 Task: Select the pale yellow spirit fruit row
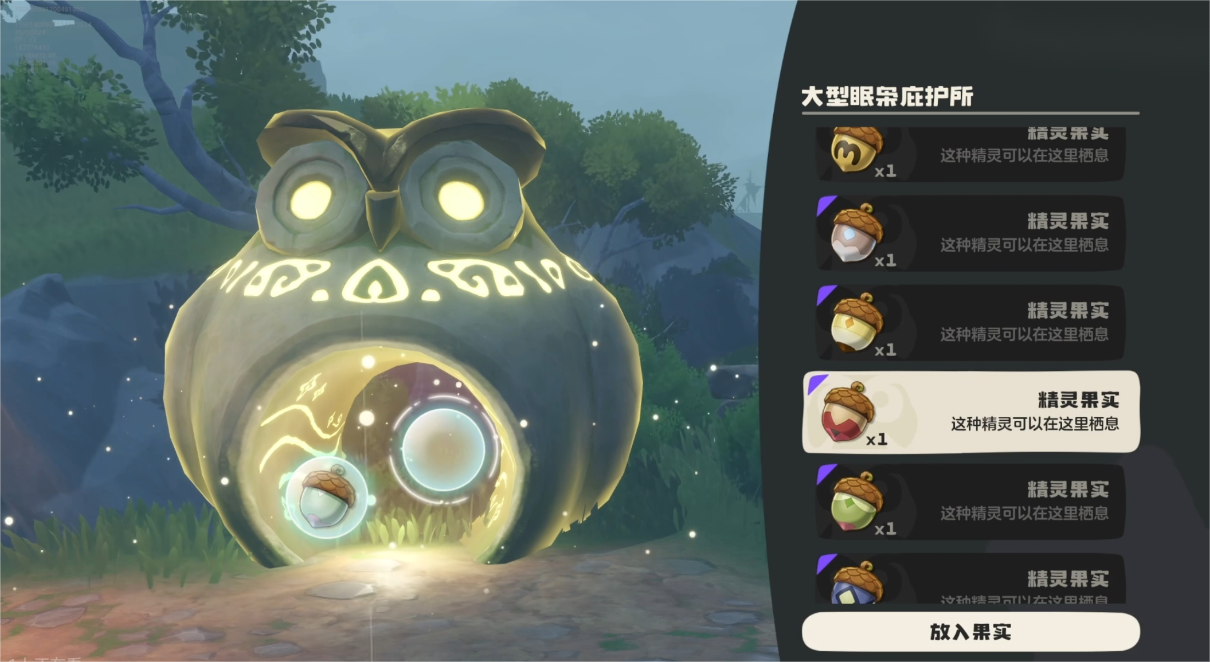pyautogui.click(x=970, y=322)
